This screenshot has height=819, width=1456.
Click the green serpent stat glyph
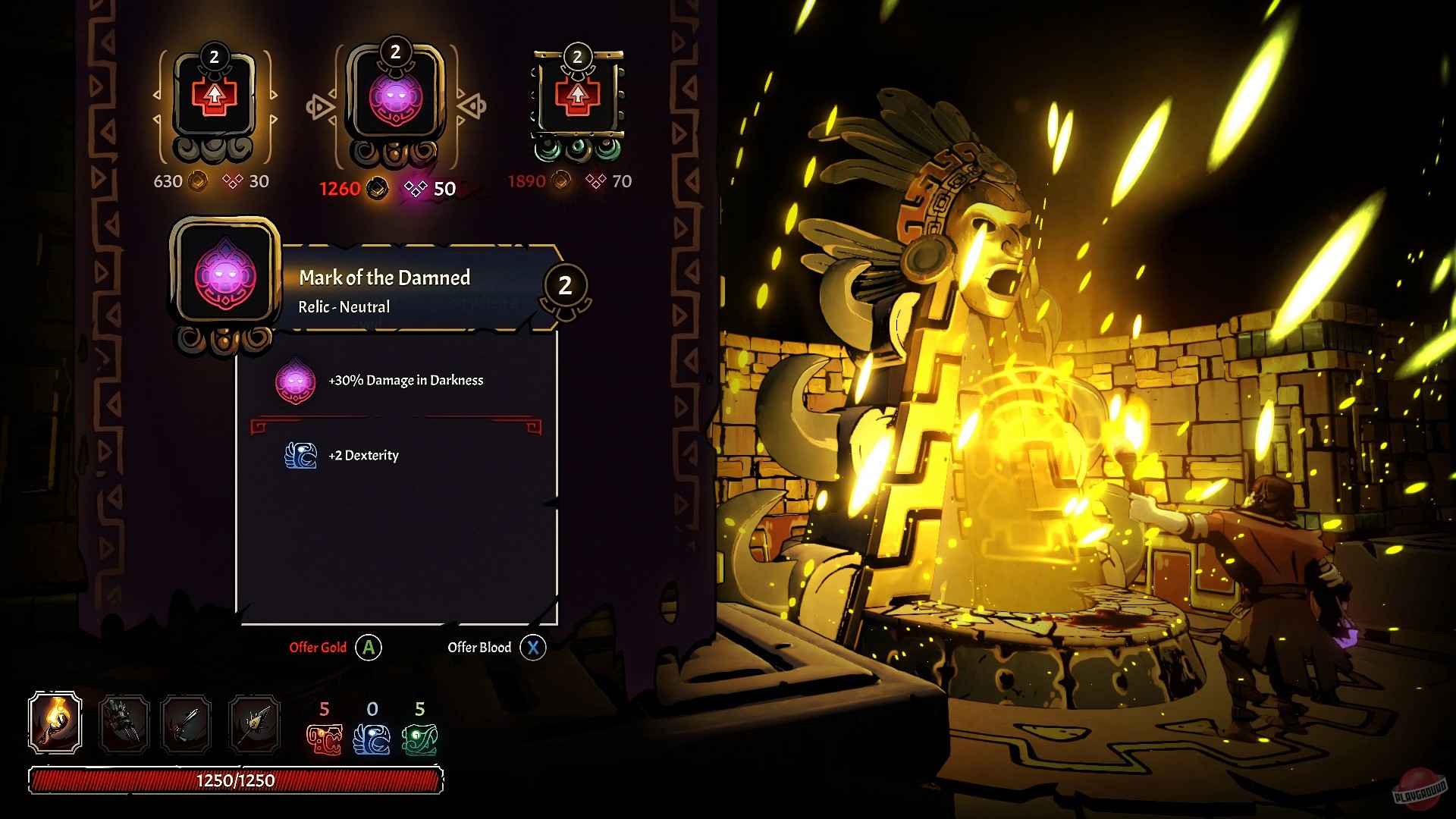tap(420, 739)
